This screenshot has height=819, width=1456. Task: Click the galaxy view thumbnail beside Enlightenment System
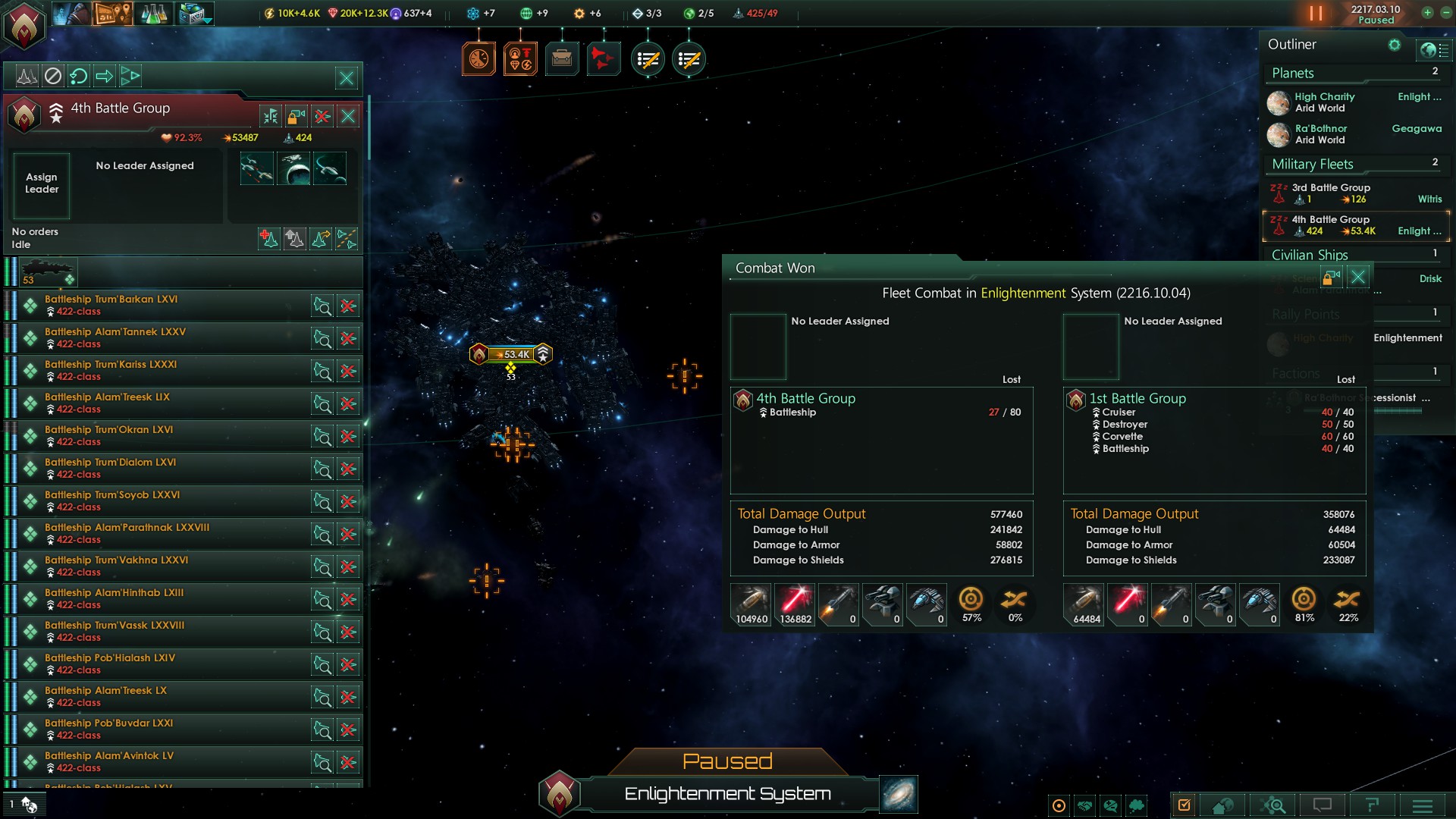(x=898, y=794)
